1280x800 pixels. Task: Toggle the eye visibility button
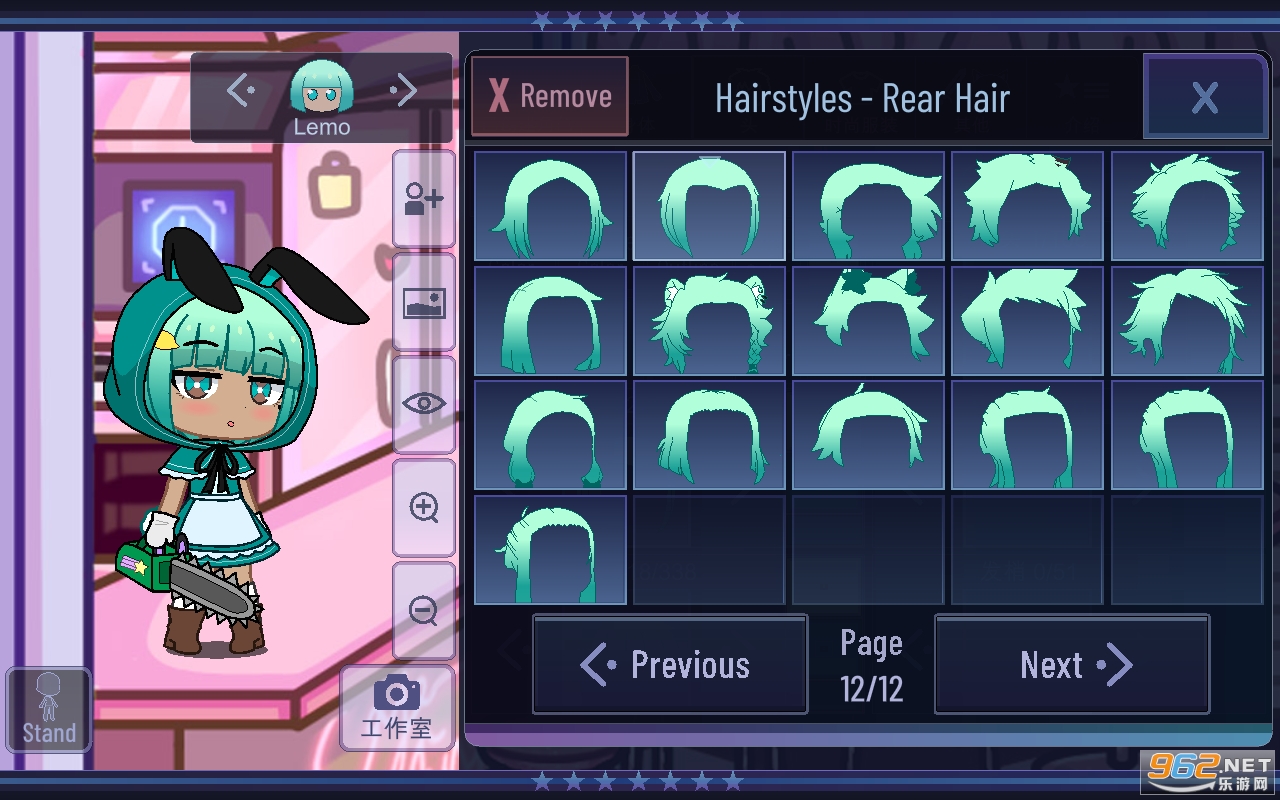pyautogui.click(x=423, y=404)
